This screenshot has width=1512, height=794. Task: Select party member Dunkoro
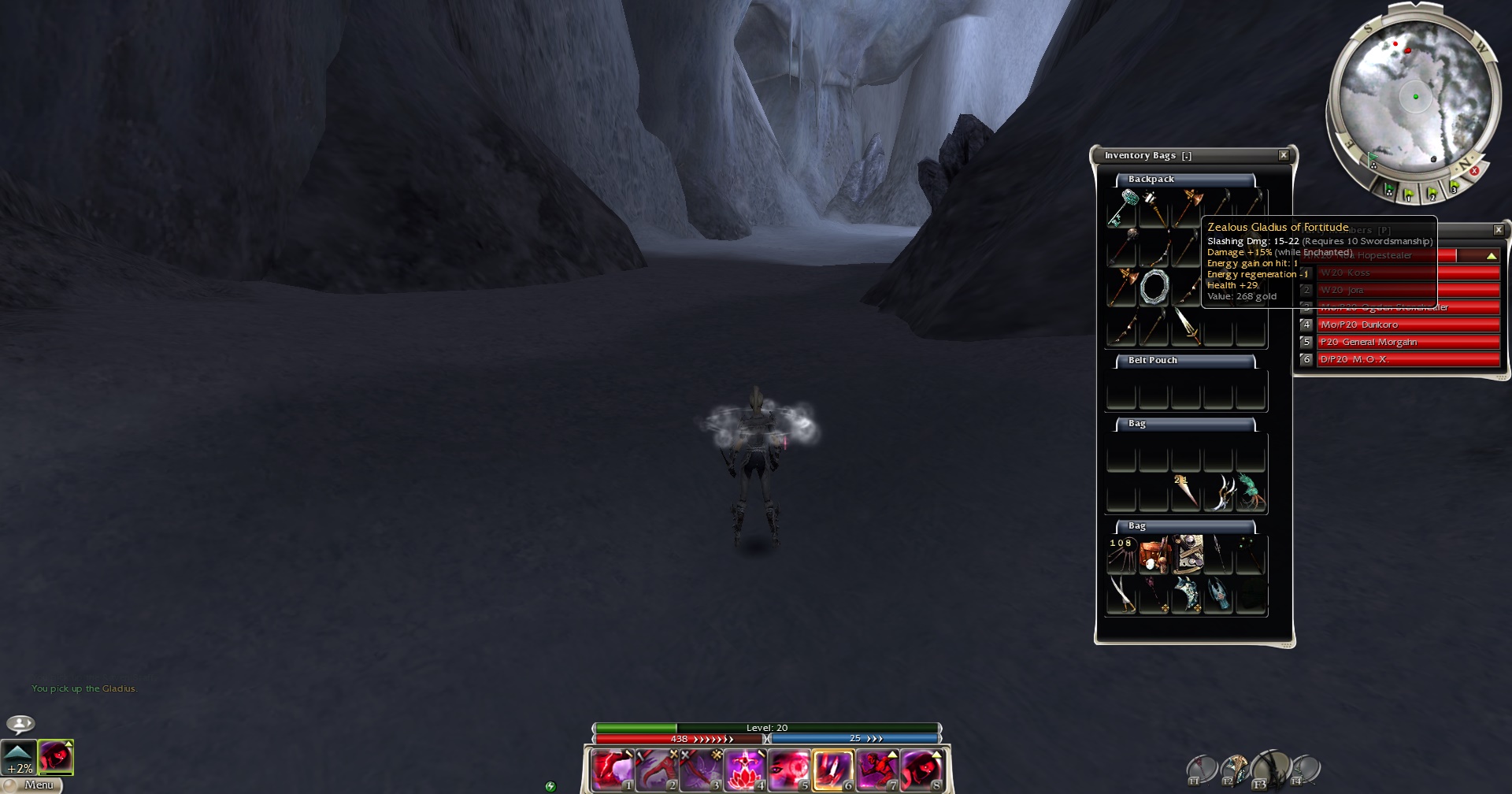pyautogui.click(x=1407, y=325)
